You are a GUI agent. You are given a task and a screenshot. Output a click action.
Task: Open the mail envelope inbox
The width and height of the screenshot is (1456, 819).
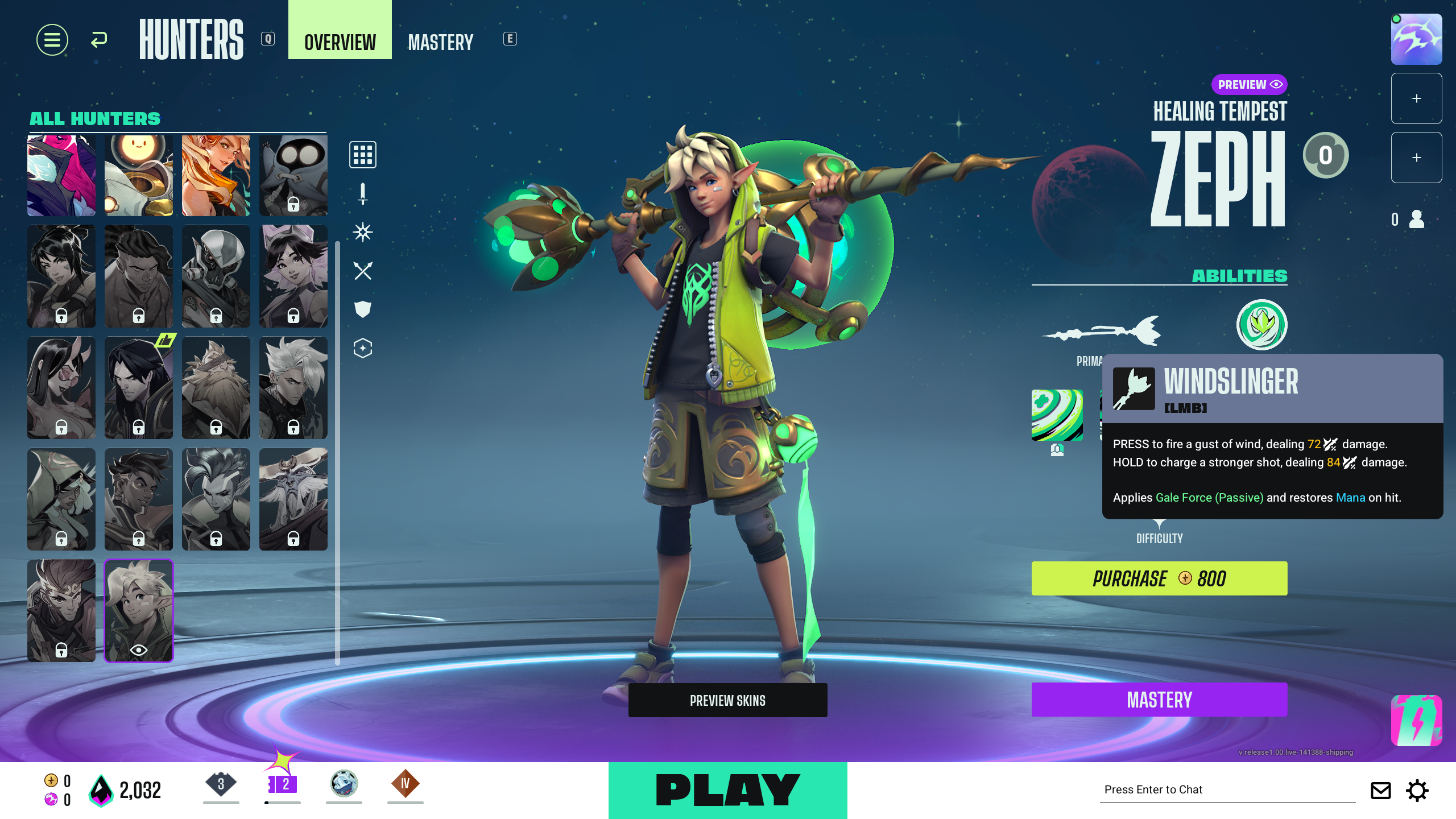click(x=1380, y=790)
